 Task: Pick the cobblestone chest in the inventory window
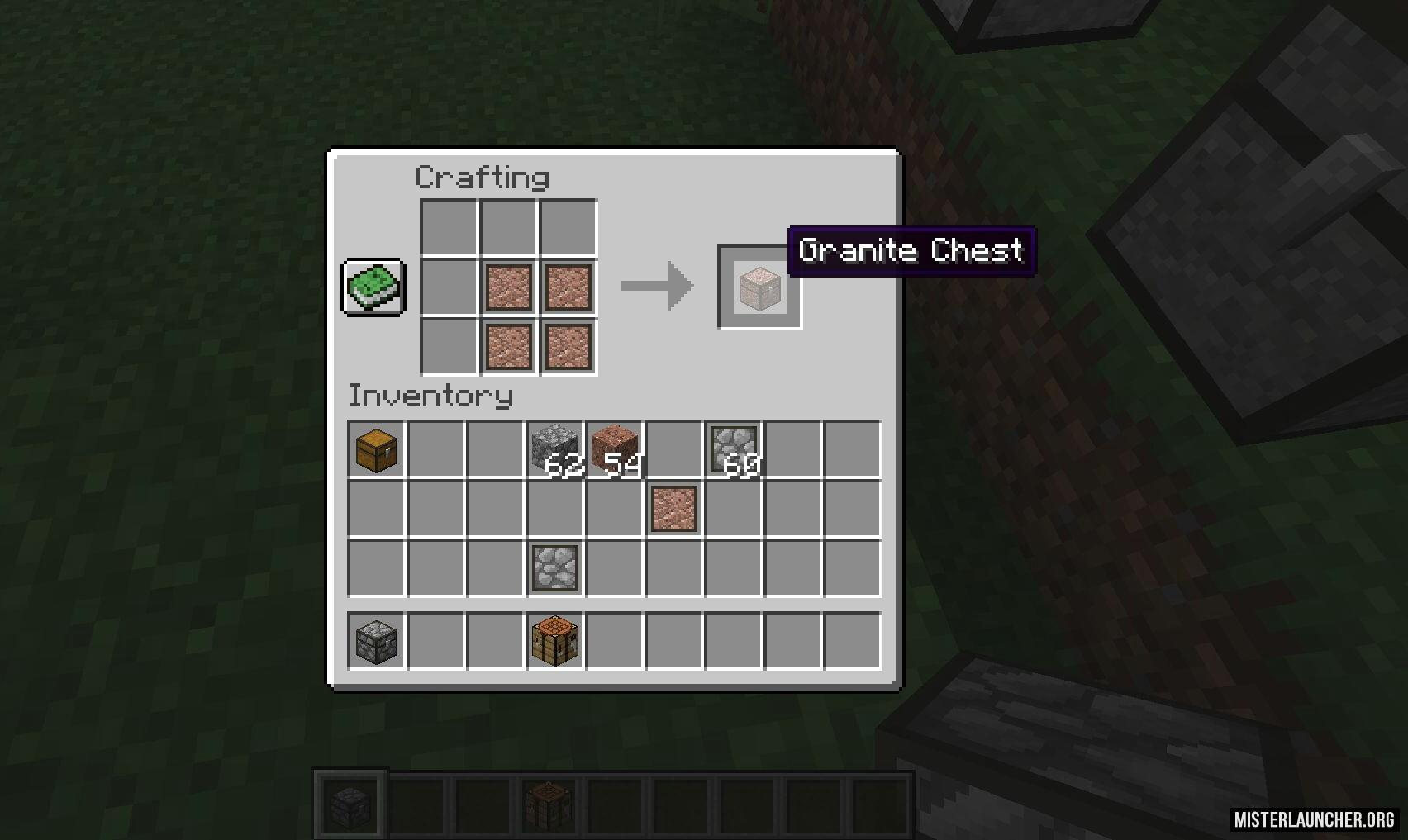(x=377, y=641)
